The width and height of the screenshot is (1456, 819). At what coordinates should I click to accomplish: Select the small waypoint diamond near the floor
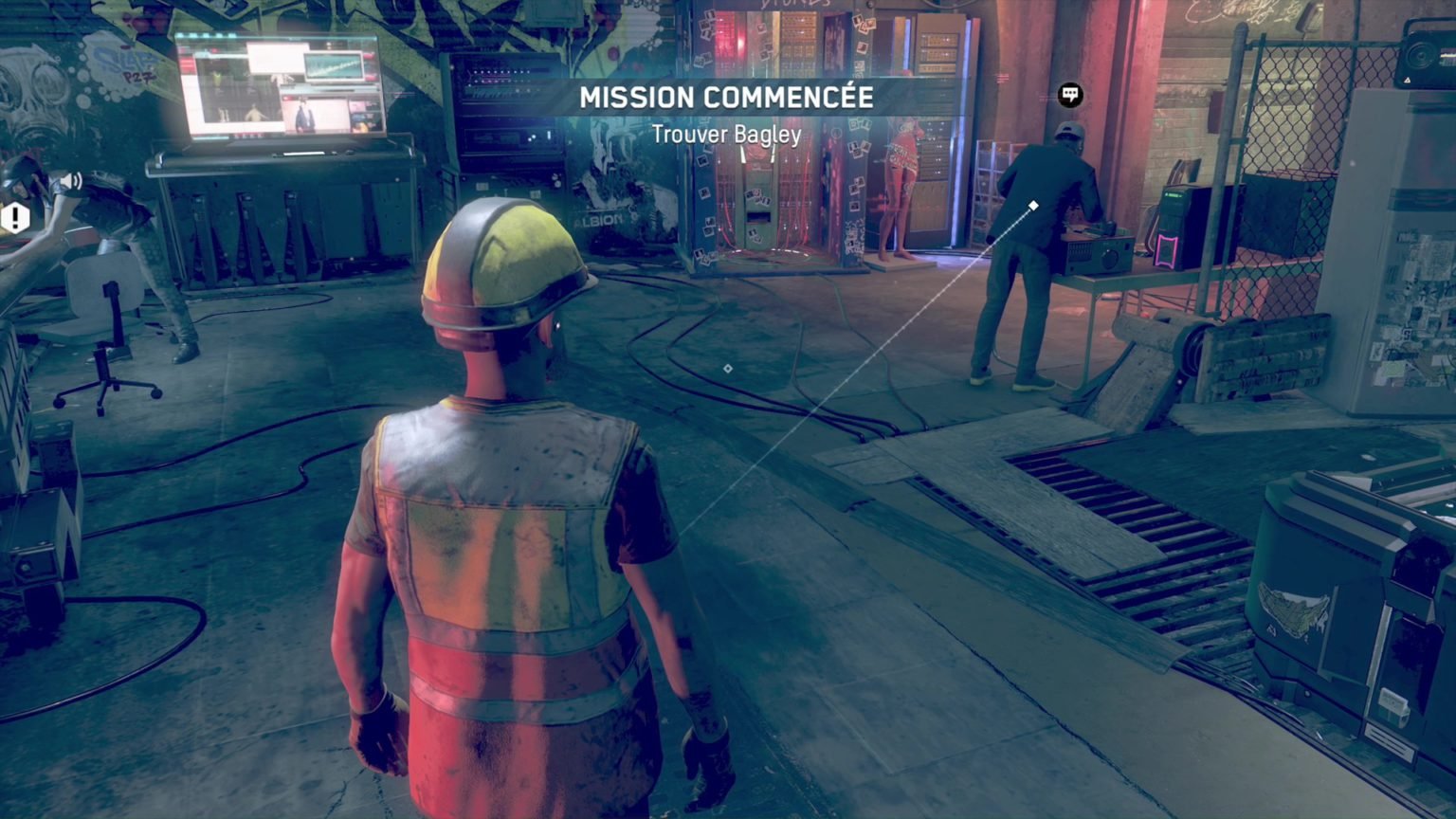click(728, 370)
